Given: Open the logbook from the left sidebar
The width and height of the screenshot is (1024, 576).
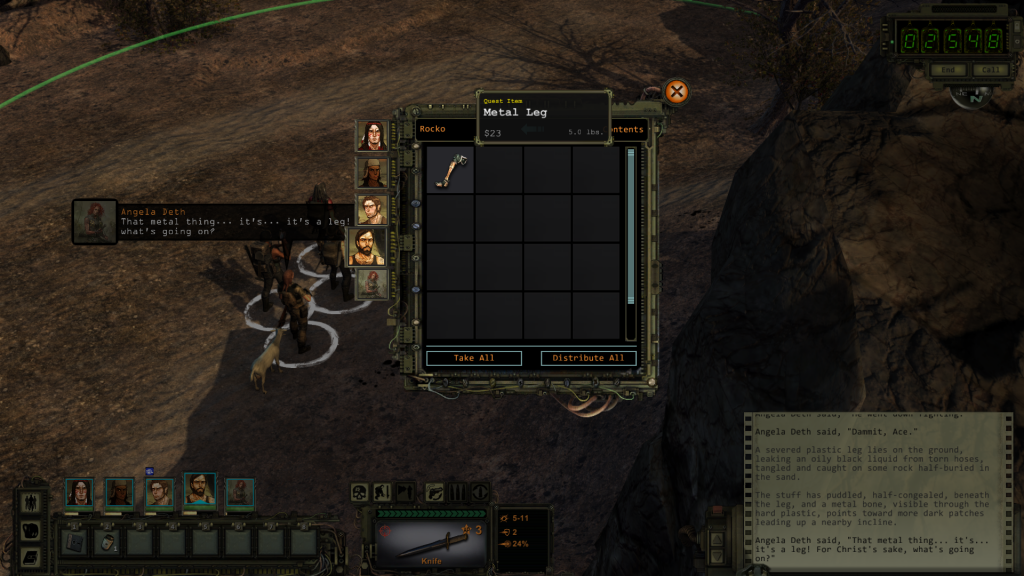Looking at the screenshot, I should point(31,556).
